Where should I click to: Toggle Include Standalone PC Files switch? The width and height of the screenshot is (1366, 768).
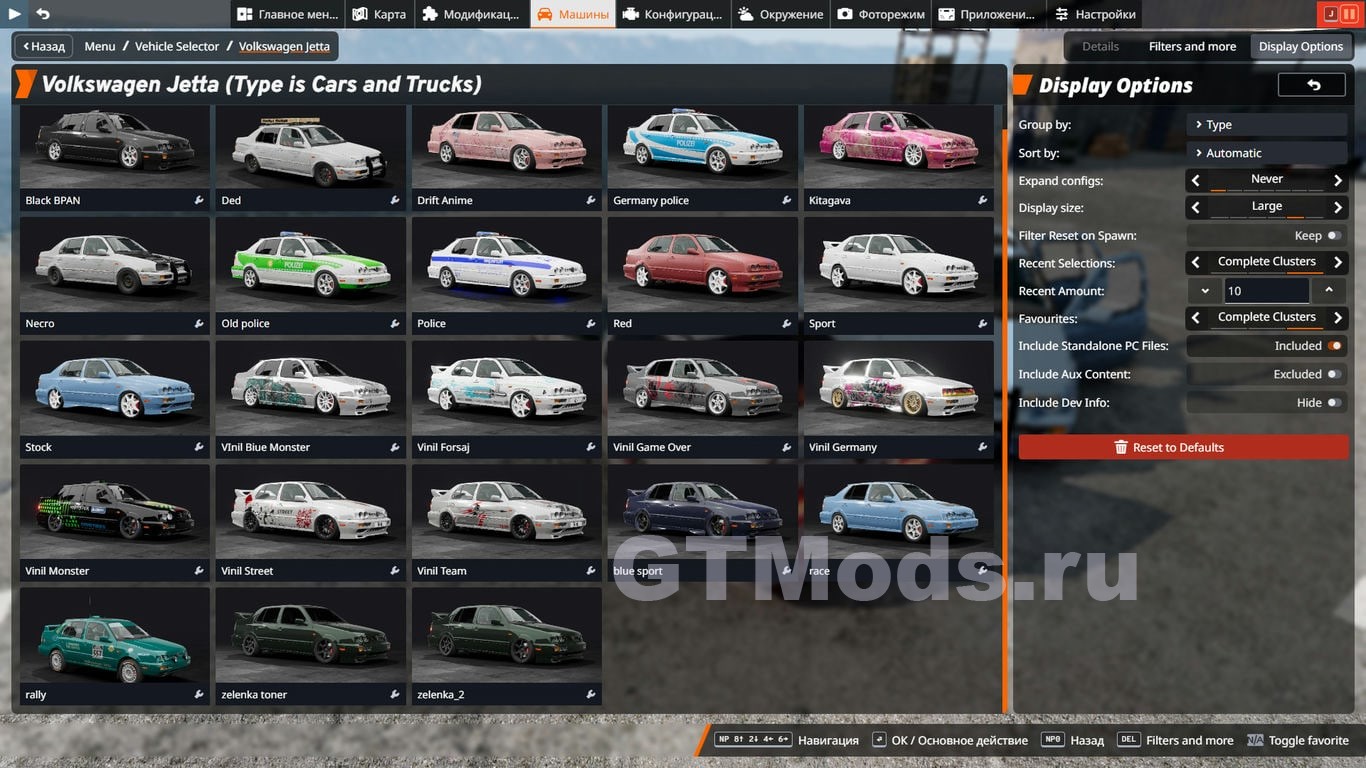pos(1334,346)
